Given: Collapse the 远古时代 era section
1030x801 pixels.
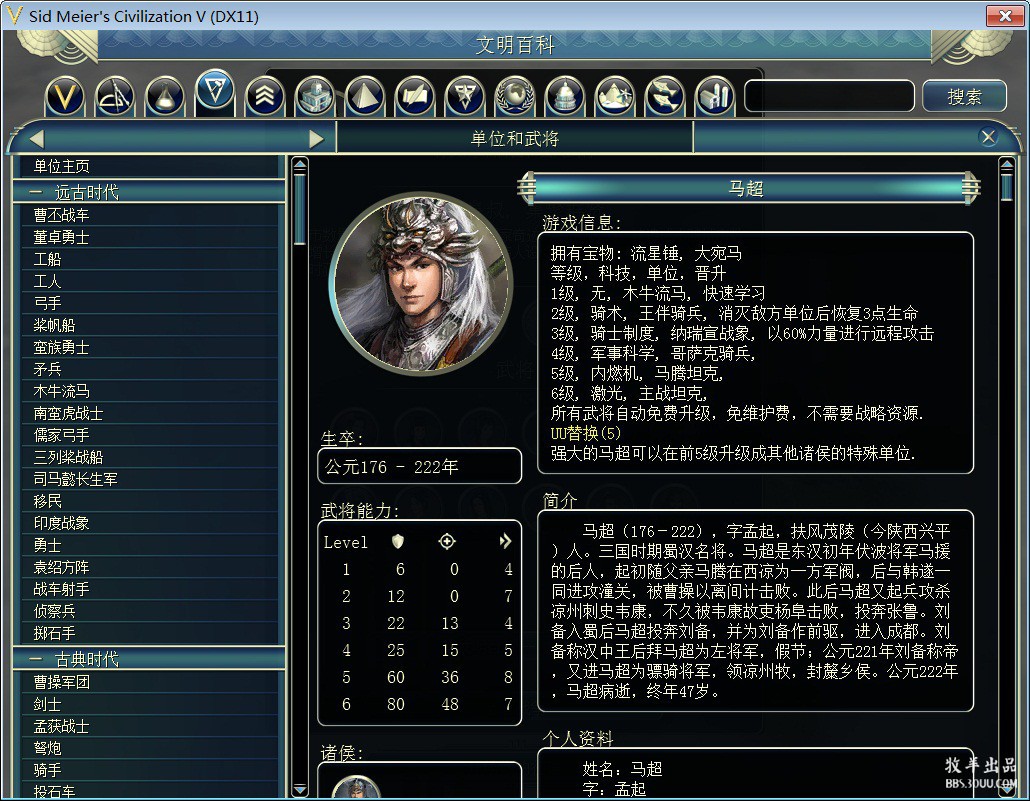Looking at the screenshot, I should [x=37, y=192].
